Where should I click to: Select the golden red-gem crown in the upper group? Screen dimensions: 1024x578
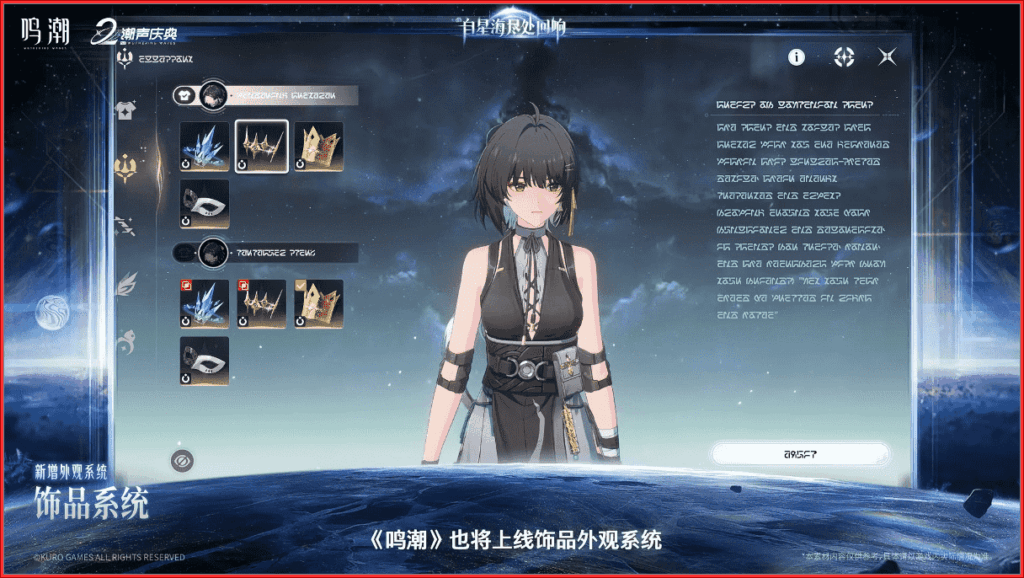319,147
